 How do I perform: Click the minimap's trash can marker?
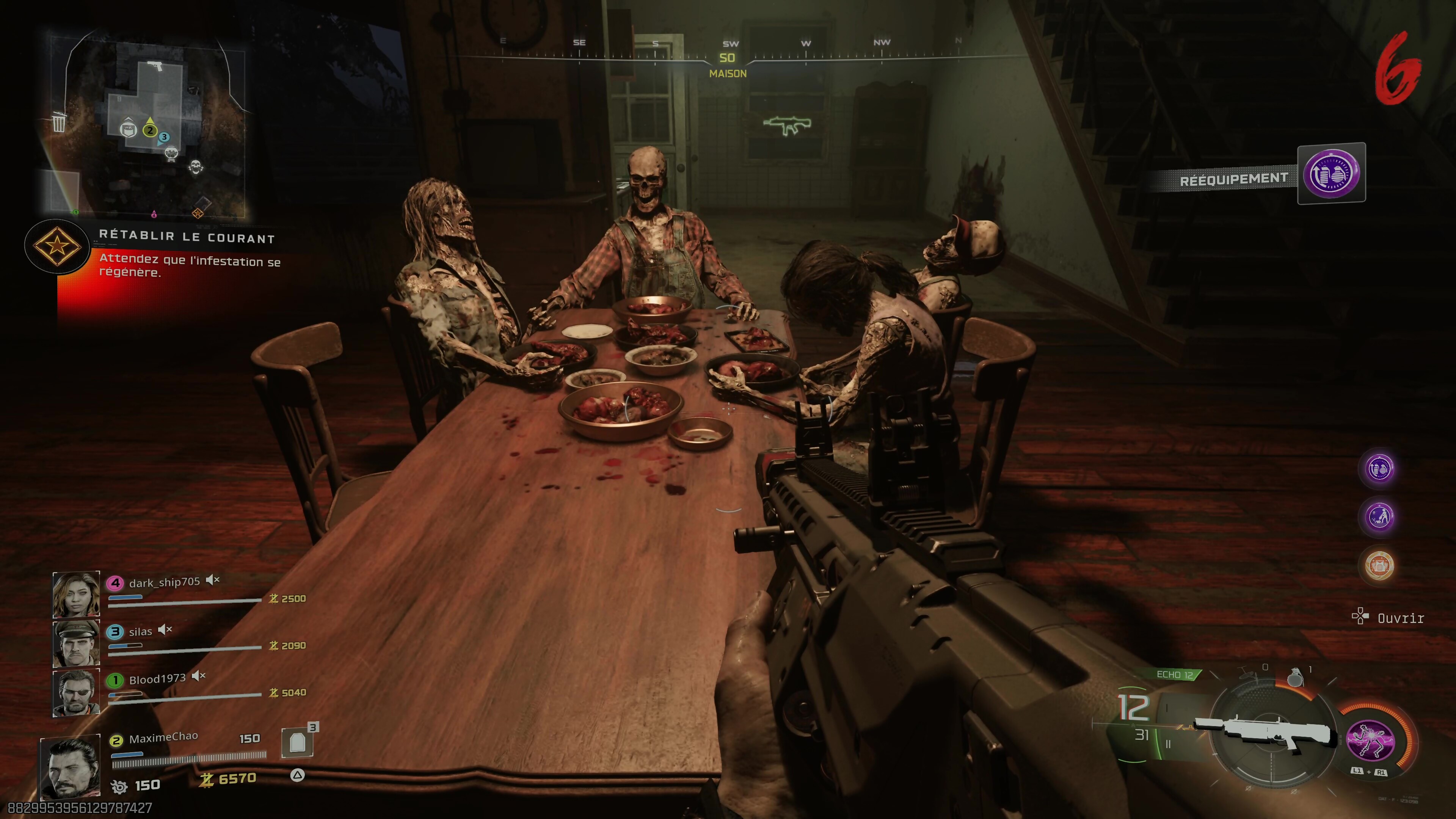[x=59, y=121]
